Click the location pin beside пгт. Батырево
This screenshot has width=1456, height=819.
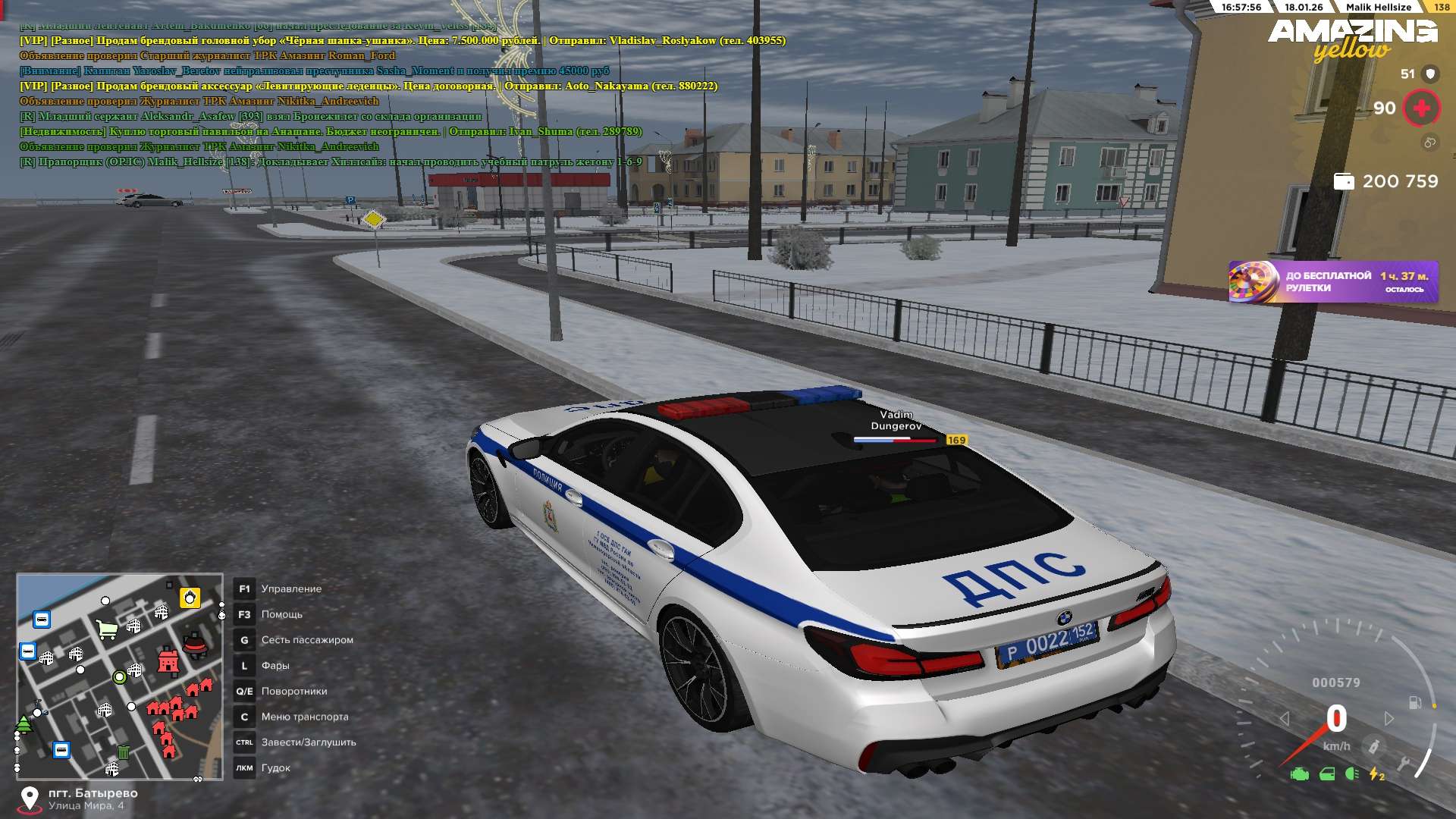point(30,799)
